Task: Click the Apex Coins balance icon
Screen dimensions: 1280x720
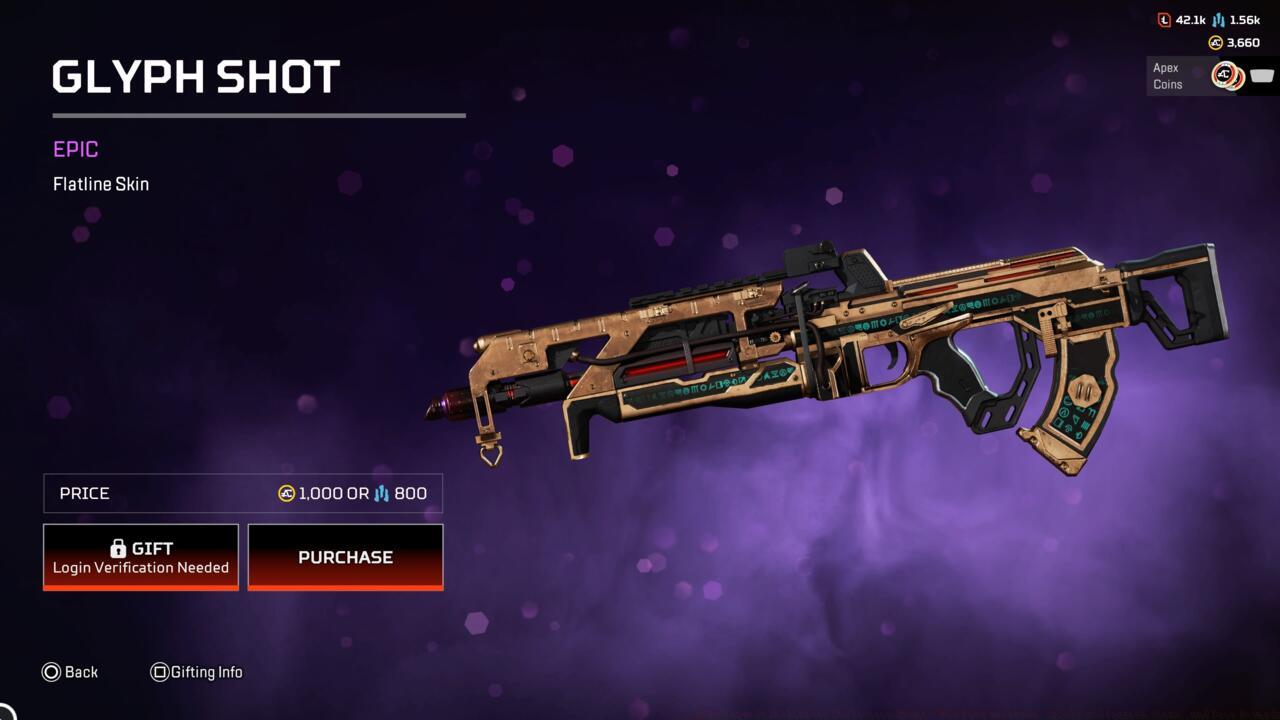Action: [x=1214, y=42]
